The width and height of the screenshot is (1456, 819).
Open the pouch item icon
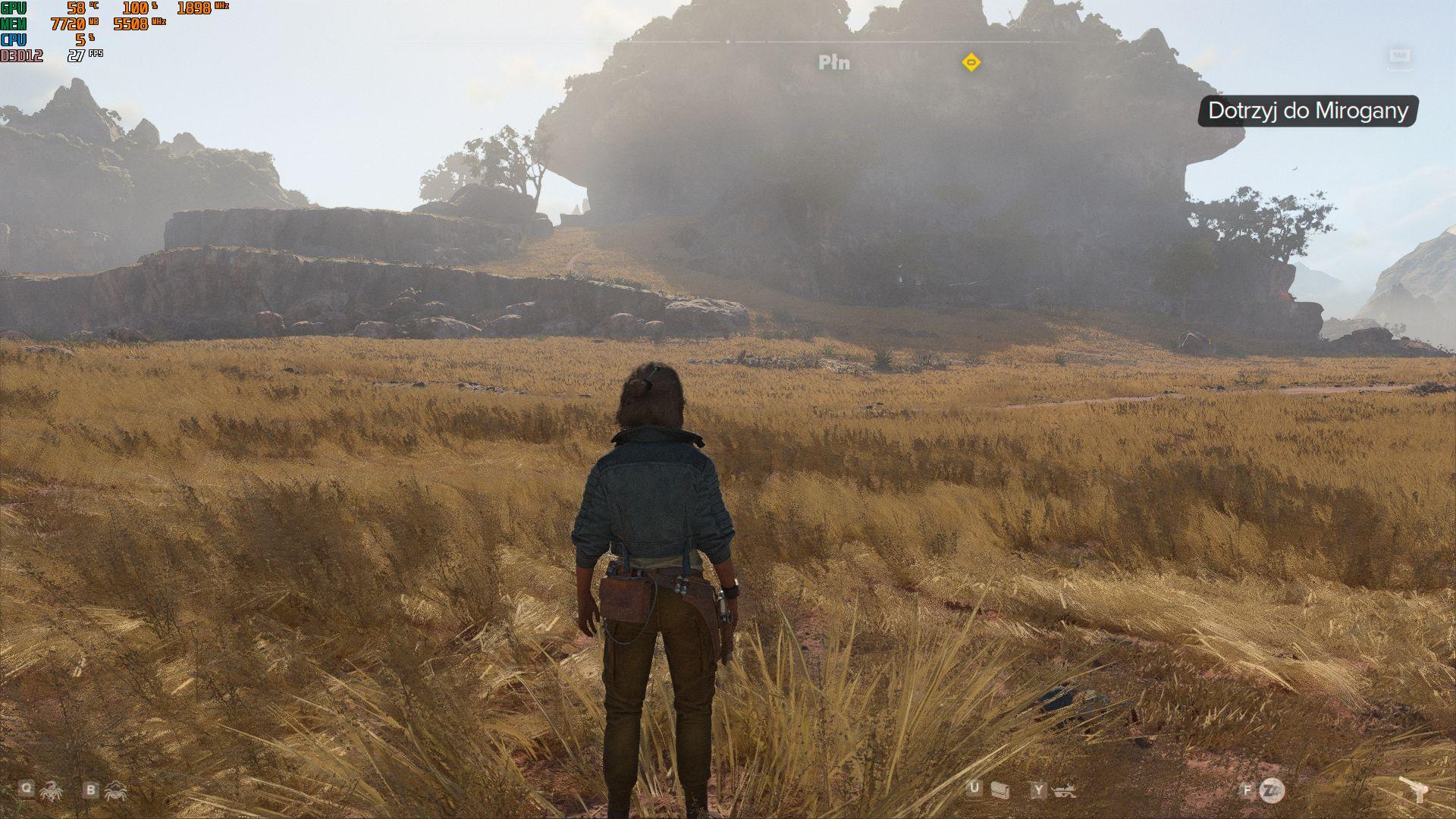[x=1000, y=791]
